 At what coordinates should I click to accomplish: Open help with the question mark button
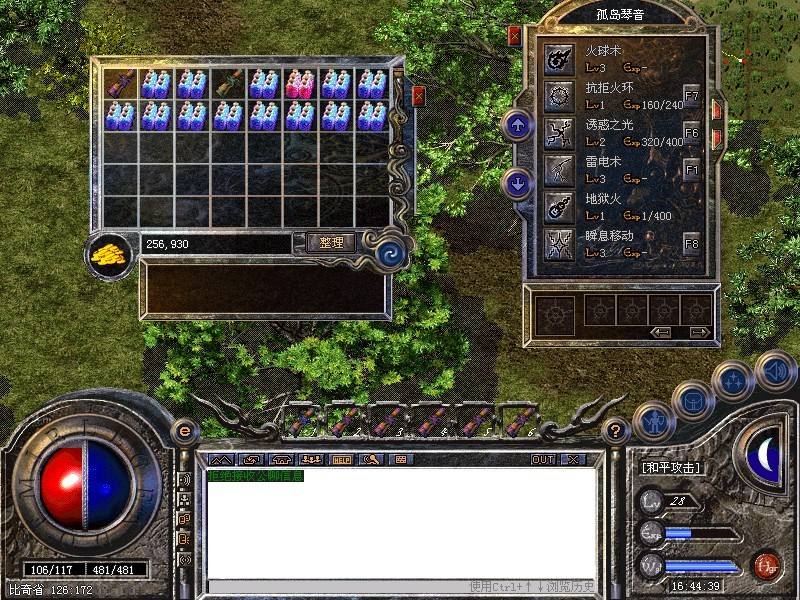[617, 432]
